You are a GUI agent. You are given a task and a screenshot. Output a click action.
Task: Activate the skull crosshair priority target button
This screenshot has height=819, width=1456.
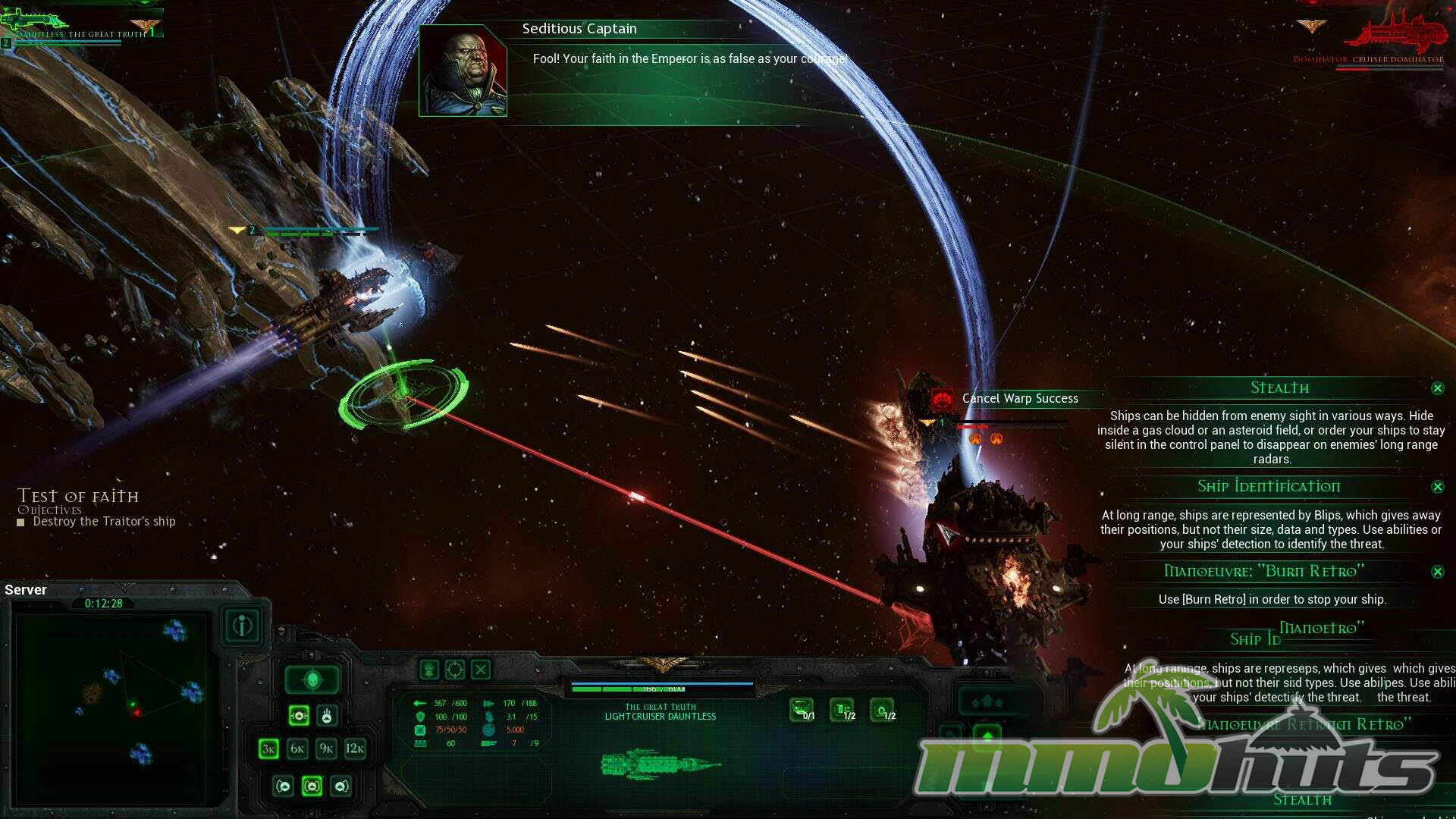pos(312,680)
